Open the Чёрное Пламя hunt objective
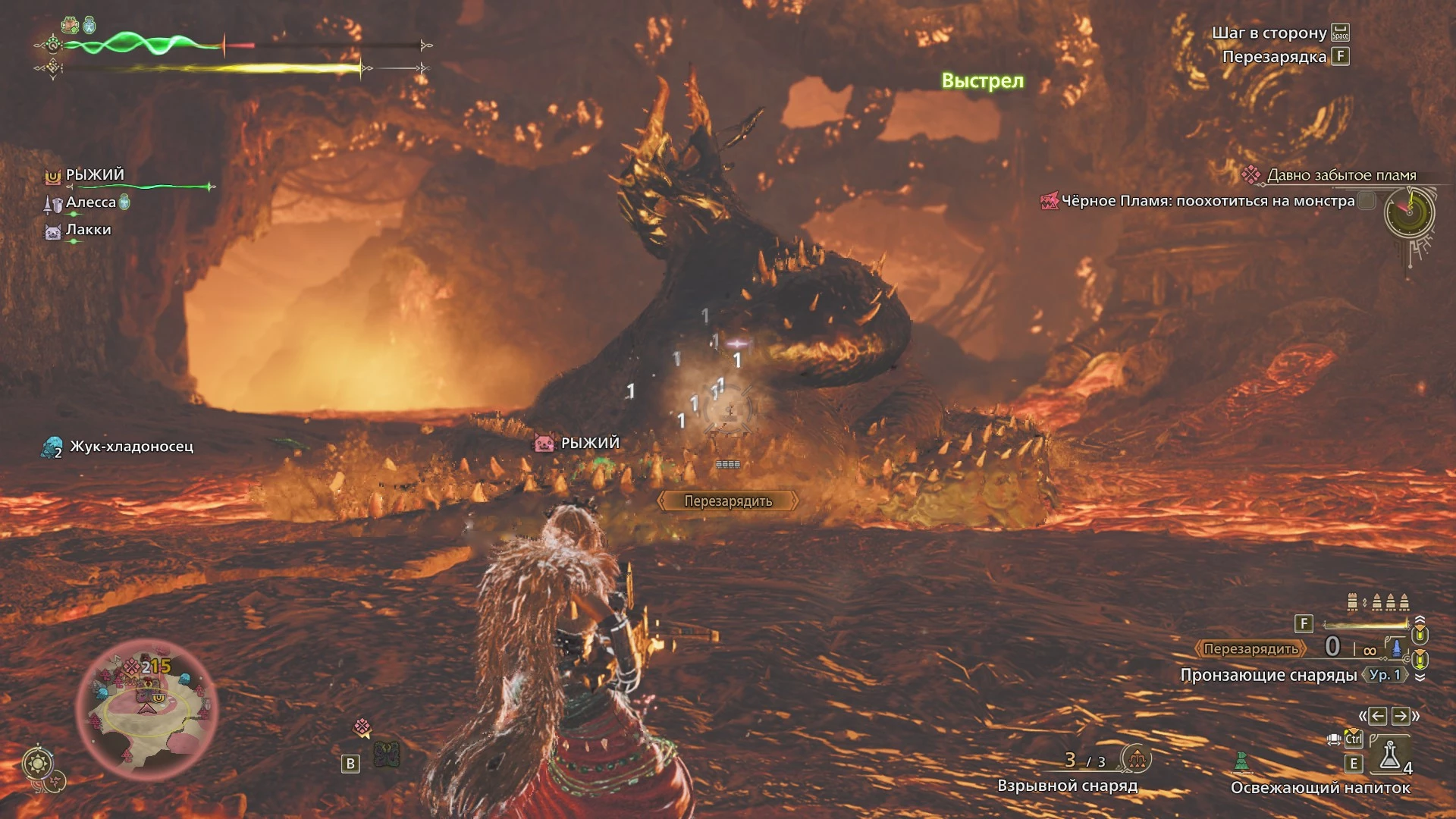The width and height of the screenshot is (1456, 819). pos(1207,201)
